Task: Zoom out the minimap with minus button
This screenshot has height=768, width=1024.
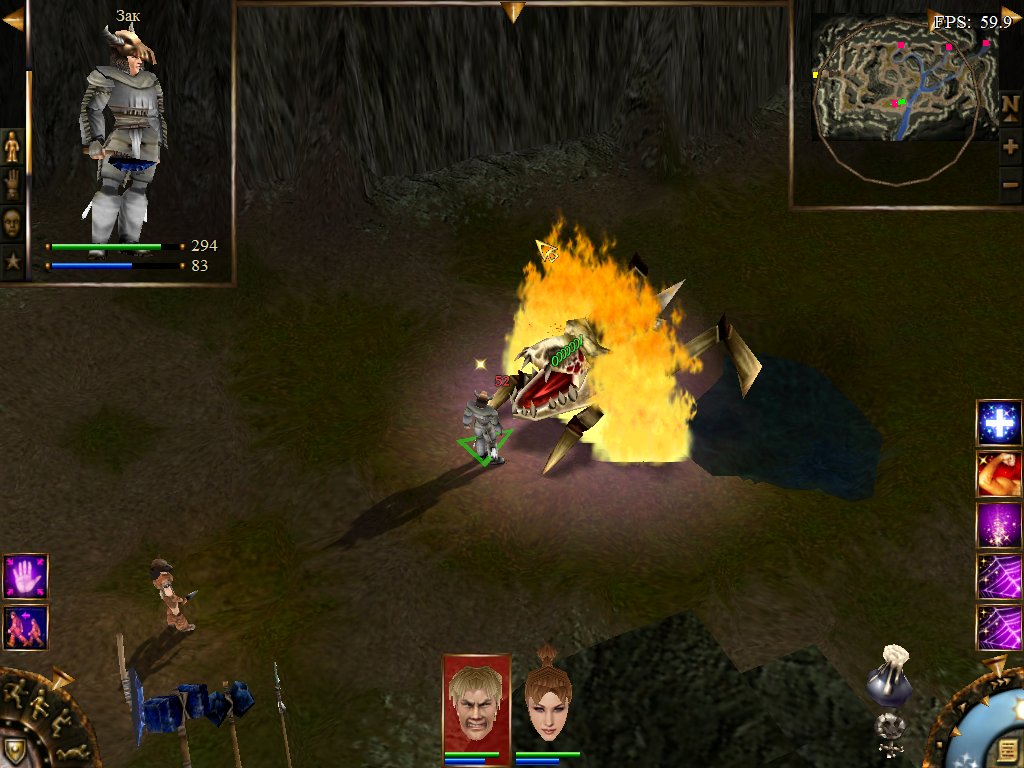Action: pos(1010,185)
